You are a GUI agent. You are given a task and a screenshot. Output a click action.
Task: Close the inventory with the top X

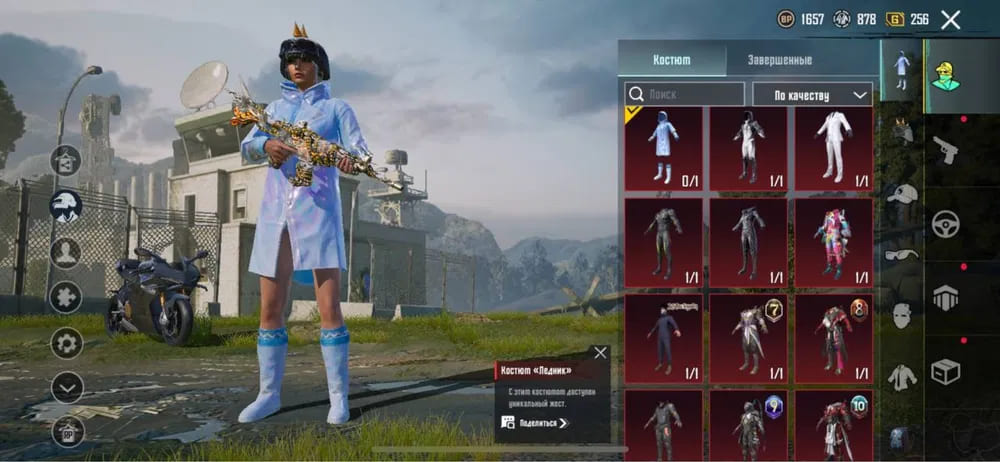[x=950, y=19]
